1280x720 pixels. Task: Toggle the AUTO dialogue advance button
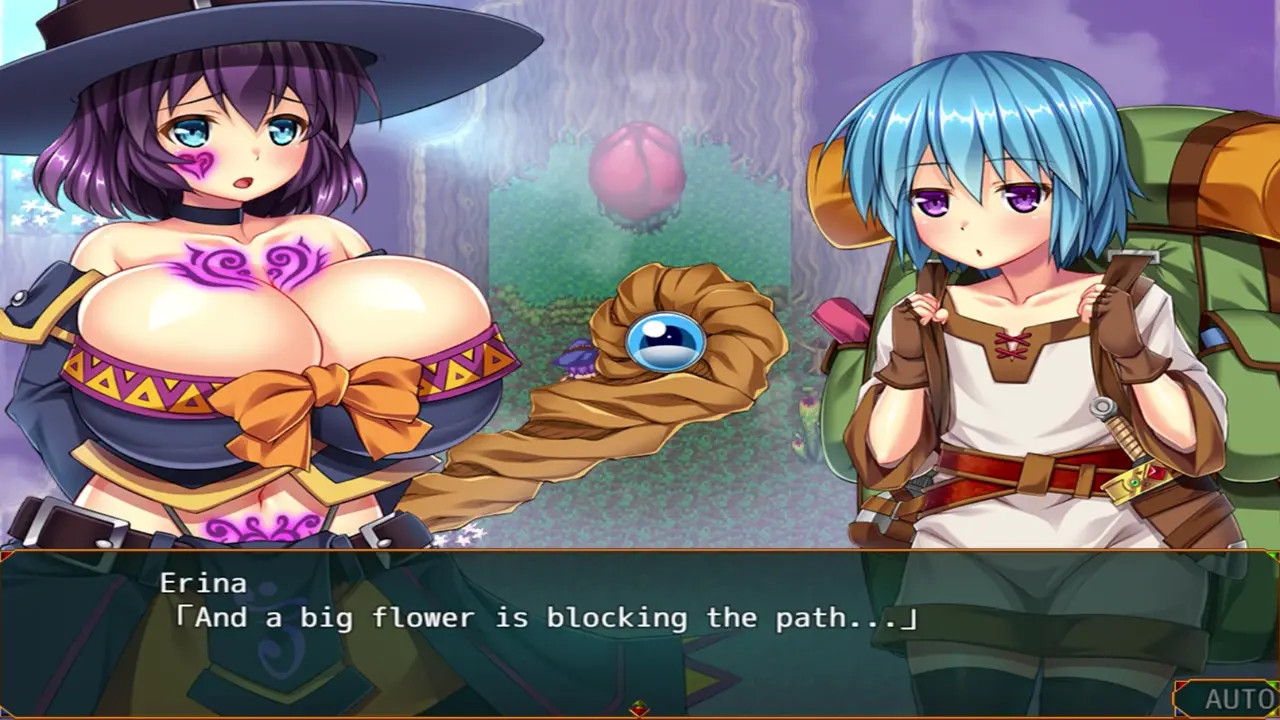click(x=1236, y=699)
